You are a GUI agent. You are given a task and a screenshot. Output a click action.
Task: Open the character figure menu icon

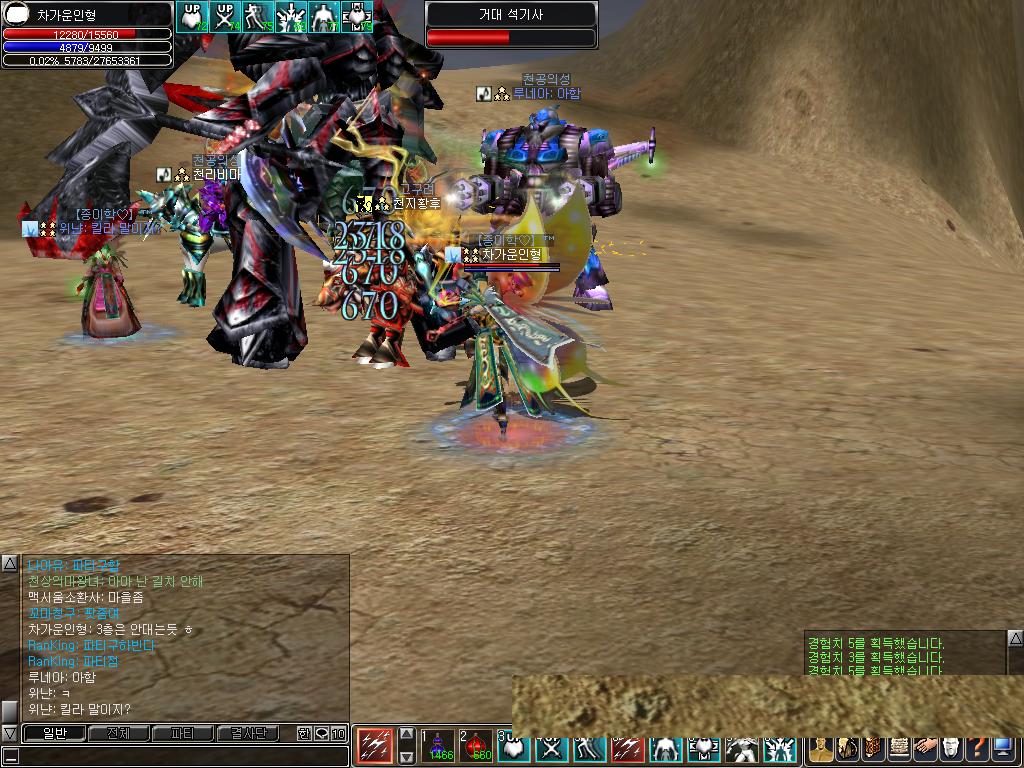pyautogui.click(x=821, y=748)
